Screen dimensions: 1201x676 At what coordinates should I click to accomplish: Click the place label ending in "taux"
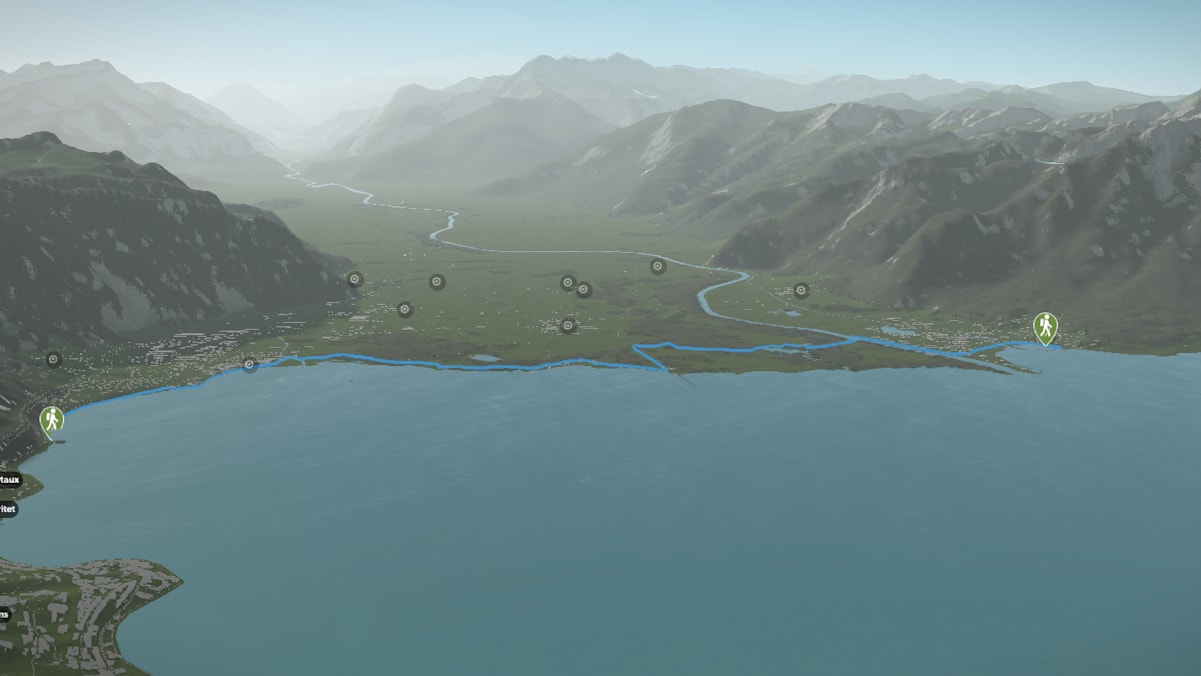(8, 479)
